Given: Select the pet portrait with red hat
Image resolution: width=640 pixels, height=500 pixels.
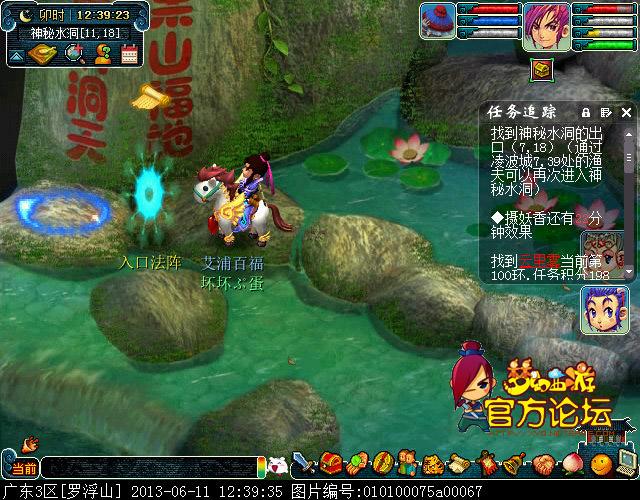Looking at the screenshot, I should point(437,18).
